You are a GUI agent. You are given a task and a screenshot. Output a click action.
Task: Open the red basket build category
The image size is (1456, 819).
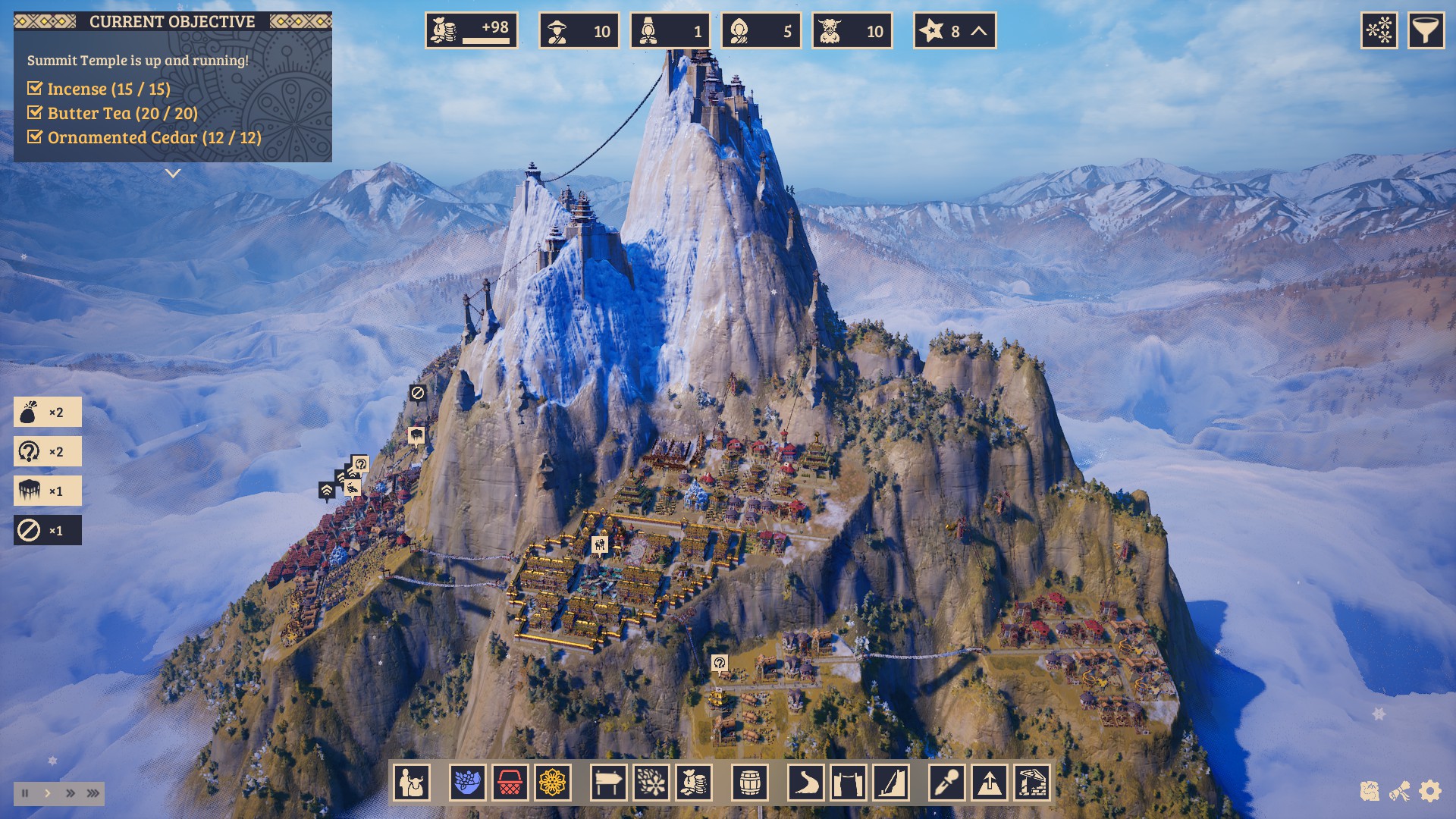(510, 783)
